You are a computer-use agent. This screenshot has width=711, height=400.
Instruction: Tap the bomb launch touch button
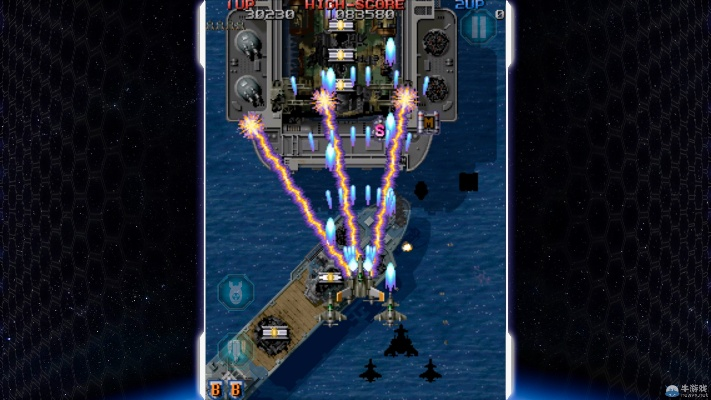[x=236, y=292]
